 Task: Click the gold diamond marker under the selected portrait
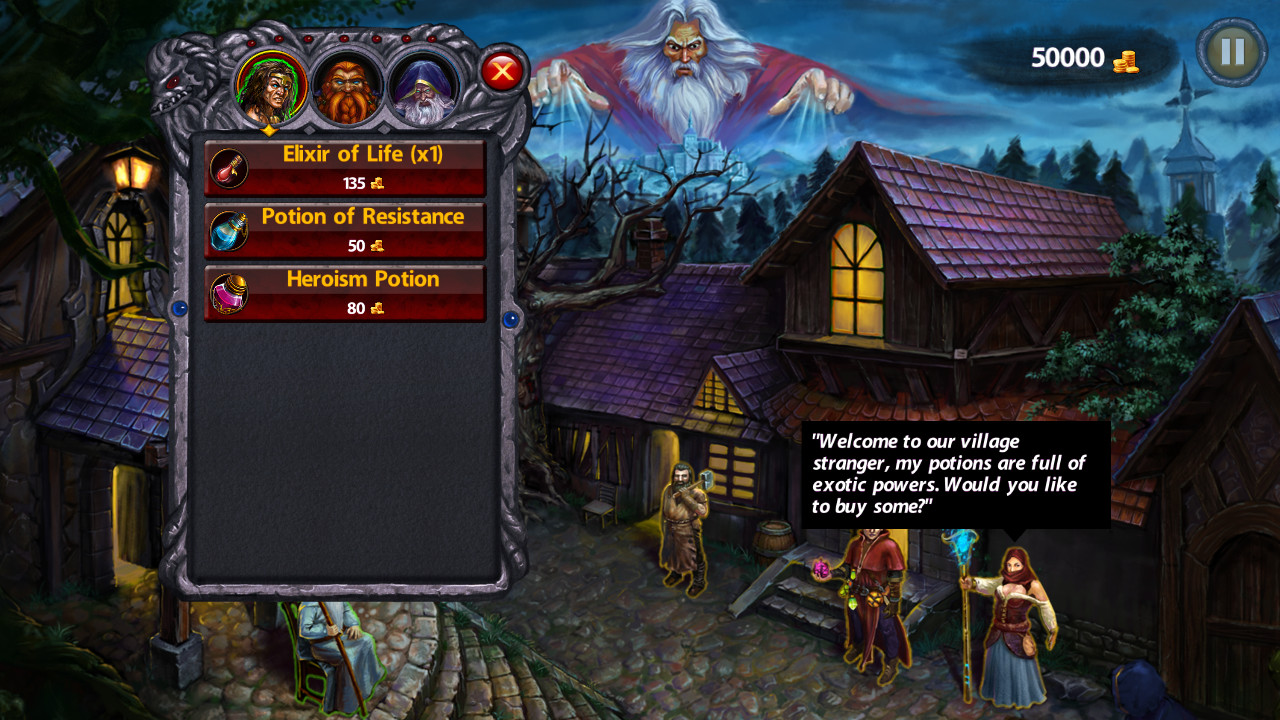pos(268,129)
